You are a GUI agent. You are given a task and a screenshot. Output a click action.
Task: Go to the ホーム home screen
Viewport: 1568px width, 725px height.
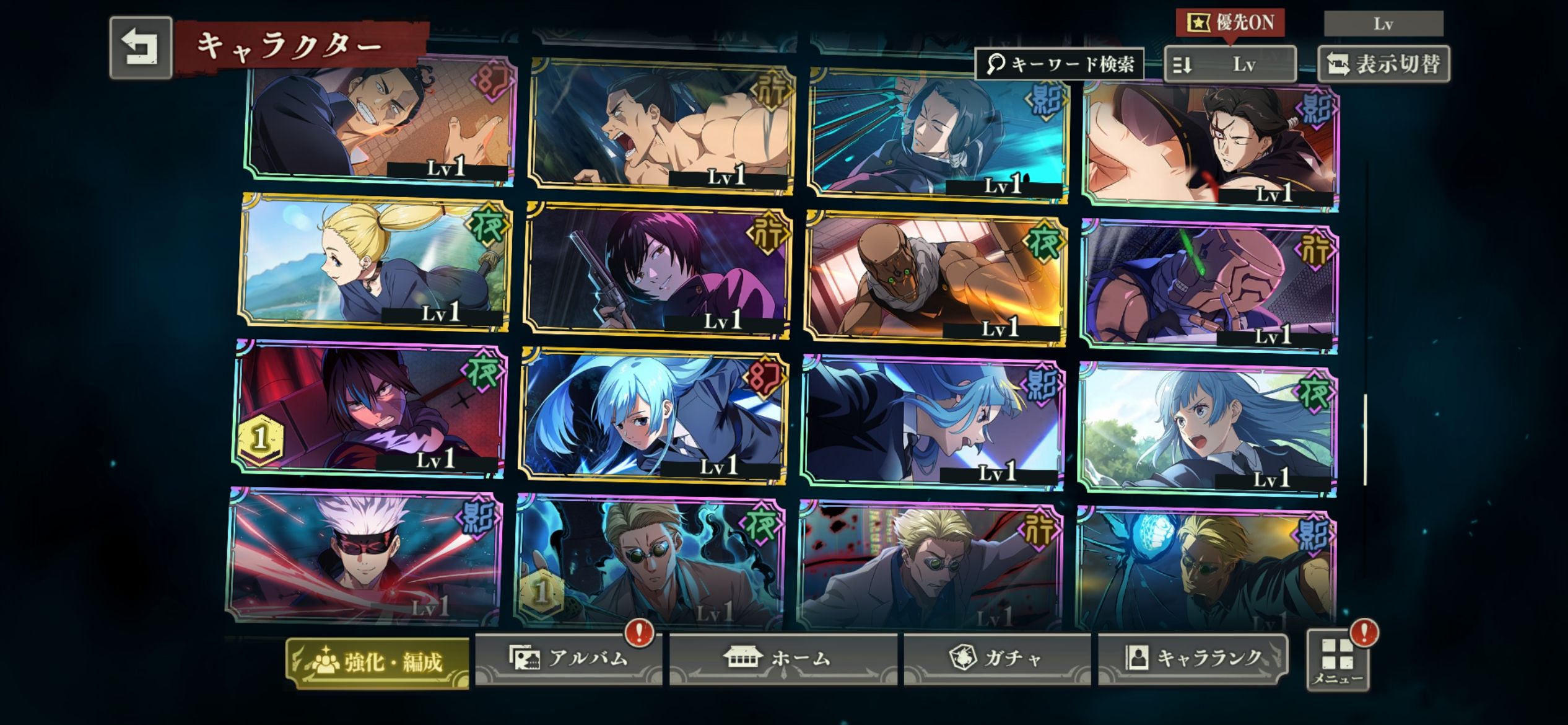(x=782, y=658)
